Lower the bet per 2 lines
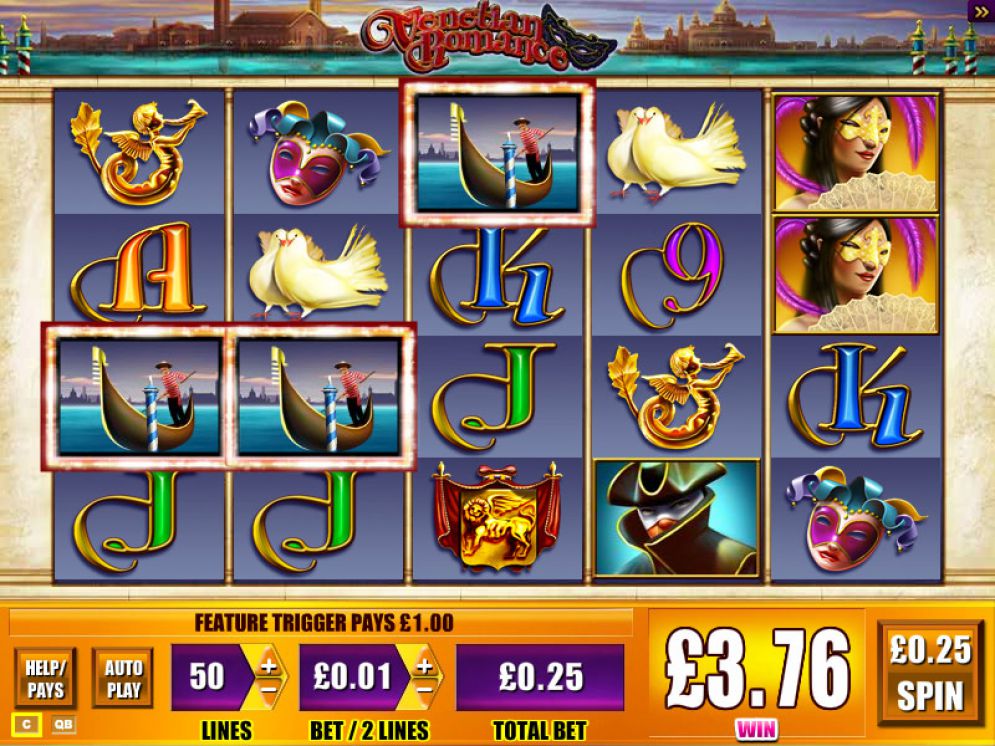Image resolution: width=995 pixels, height=746 pixels. (x=425, y=689)
